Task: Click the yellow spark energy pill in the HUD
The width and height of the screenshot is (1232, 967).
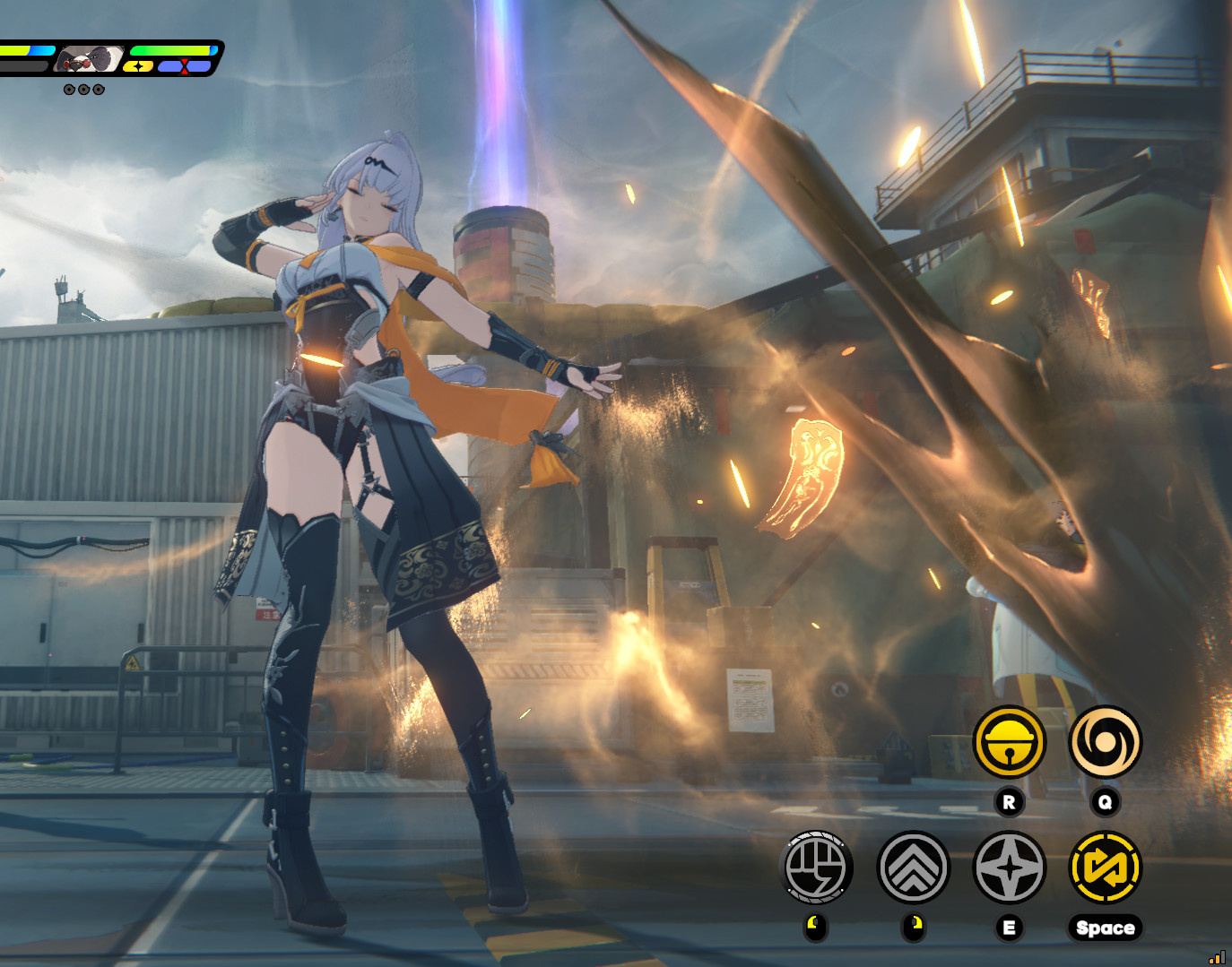Action: click(139, 66)
